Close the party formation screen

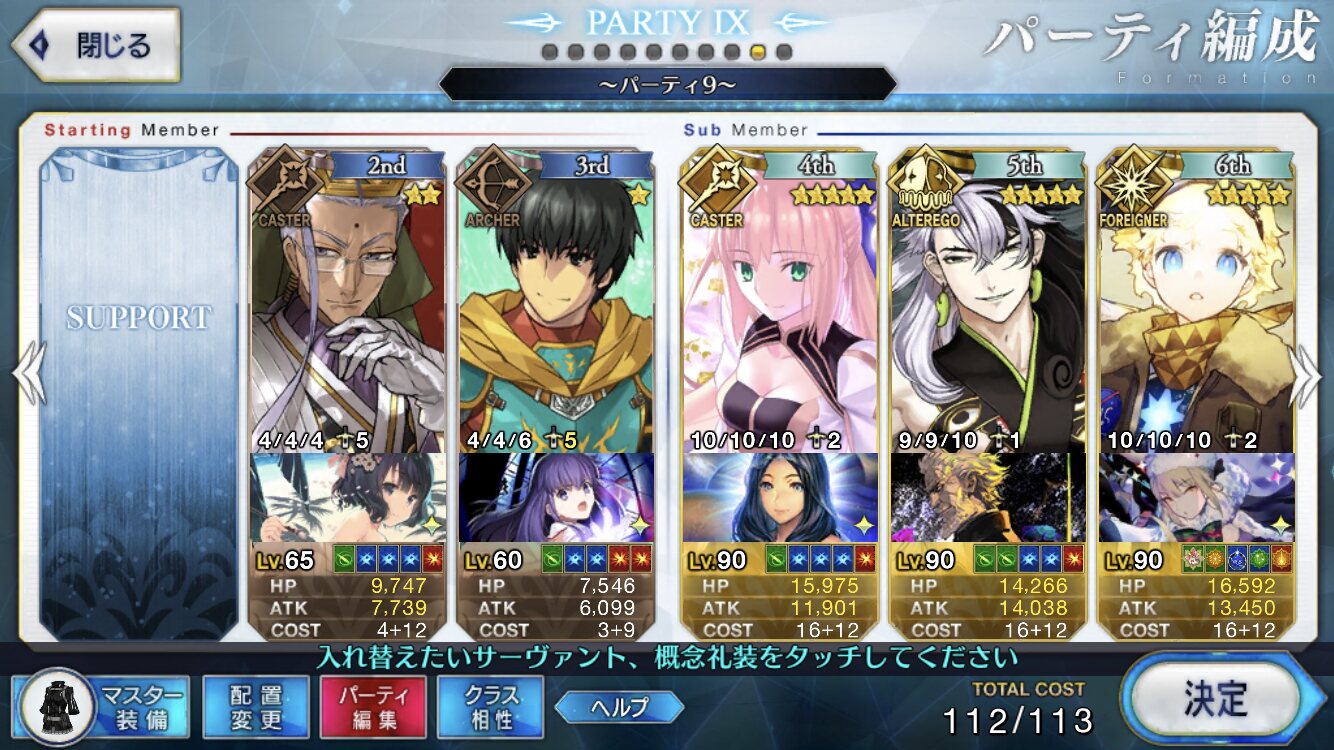click(93, 45)
